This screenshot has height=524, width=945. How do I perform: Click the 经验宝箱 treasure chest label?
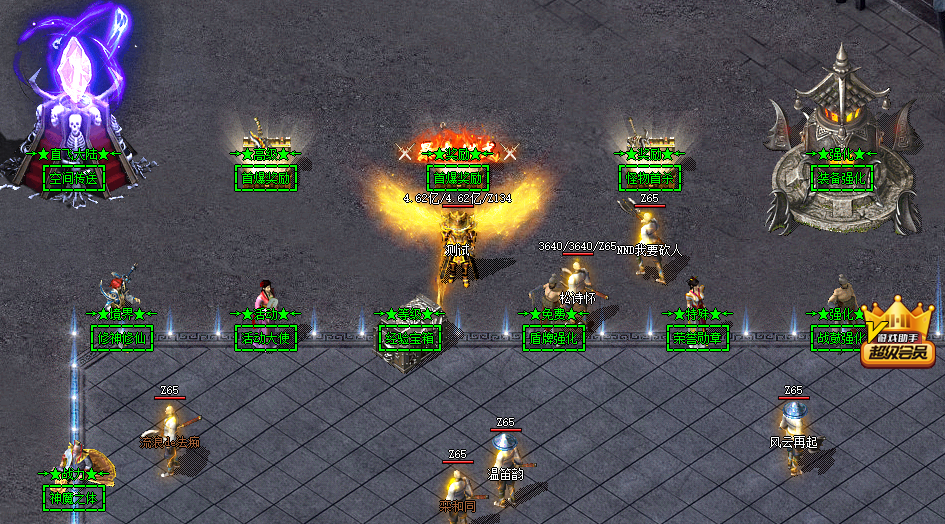pos(410,338)
